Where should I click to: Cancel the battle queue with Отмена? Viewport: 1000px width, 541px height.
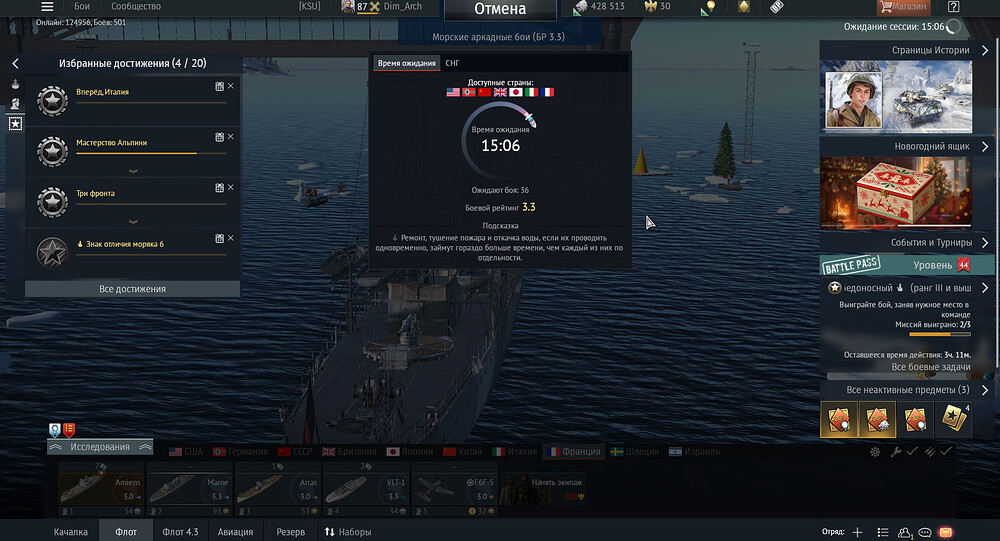(500, 10)
